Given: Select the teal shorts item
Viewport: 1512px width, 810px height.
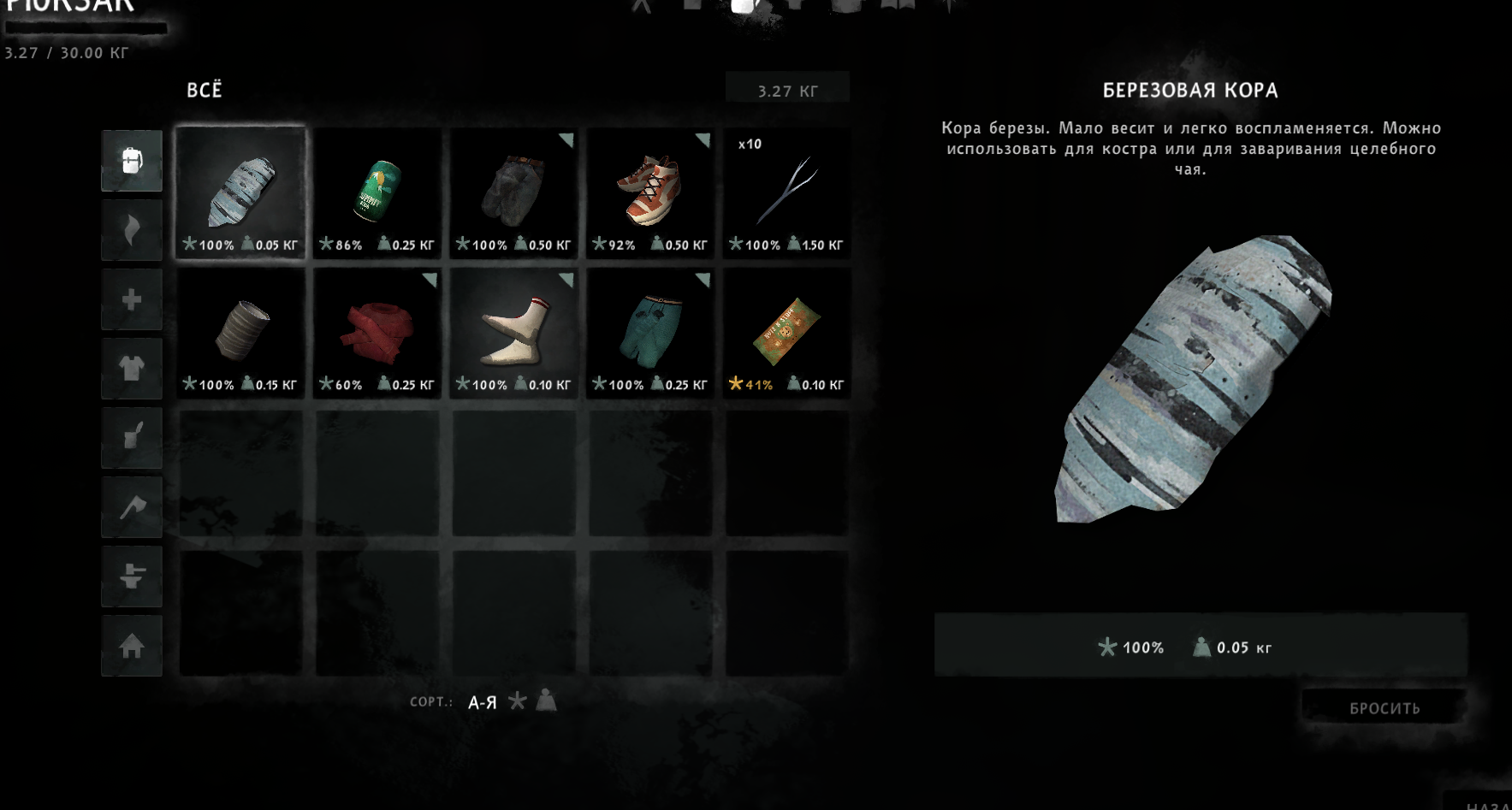Looking at the screenshot, I should click(650, 332).
